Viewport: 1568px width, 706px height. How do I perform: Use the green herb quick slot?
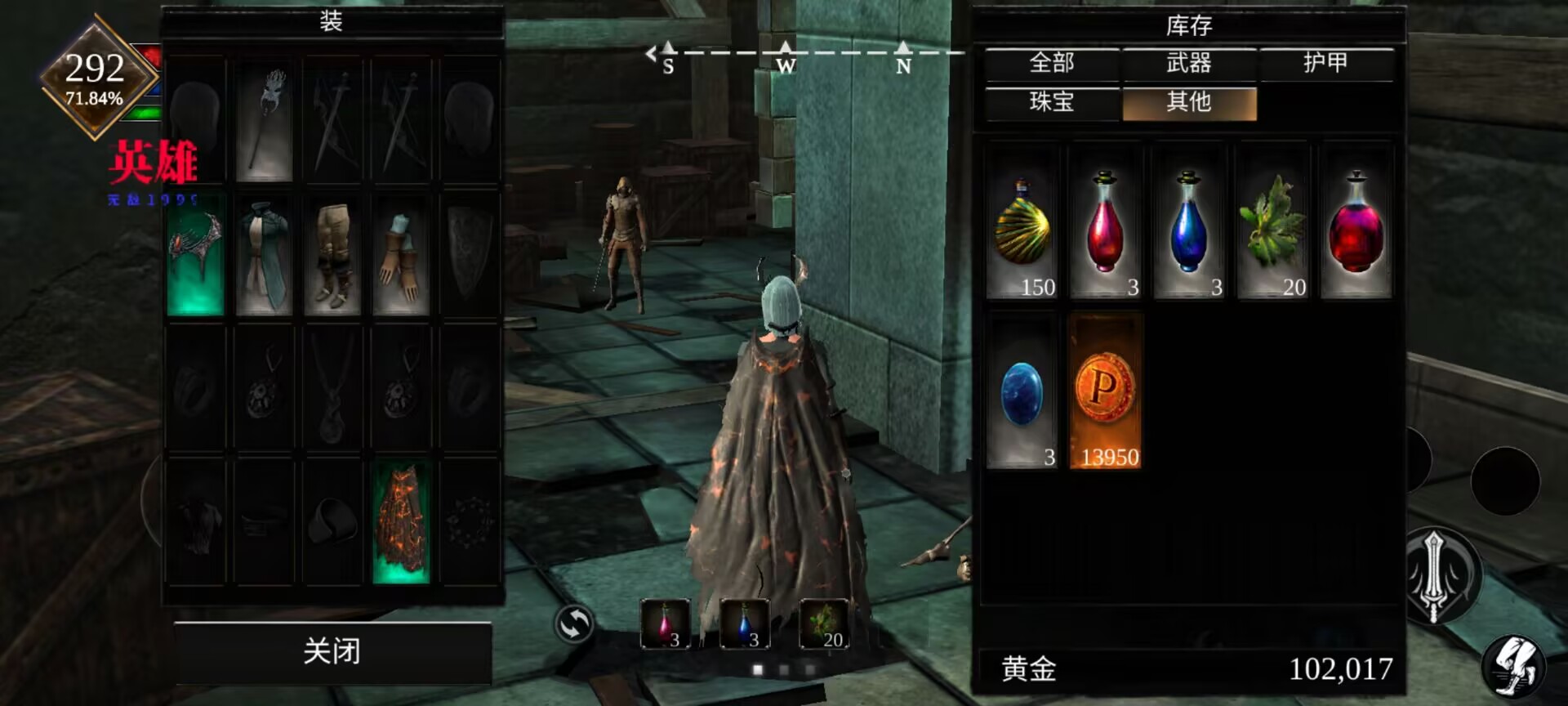[x=824, y=624]
